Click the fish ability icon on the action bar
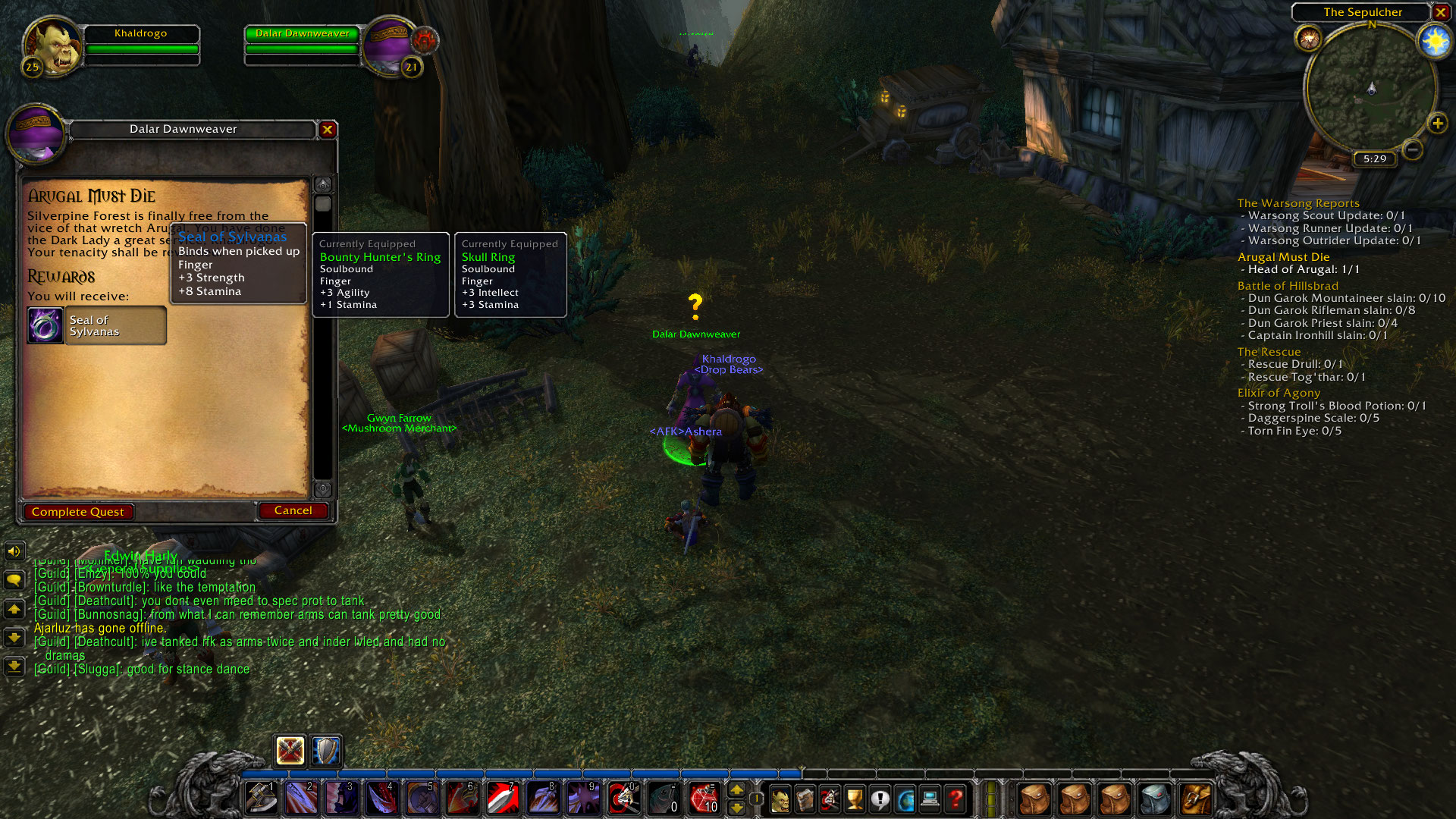The image size is (1456, 819). [663, 797]
